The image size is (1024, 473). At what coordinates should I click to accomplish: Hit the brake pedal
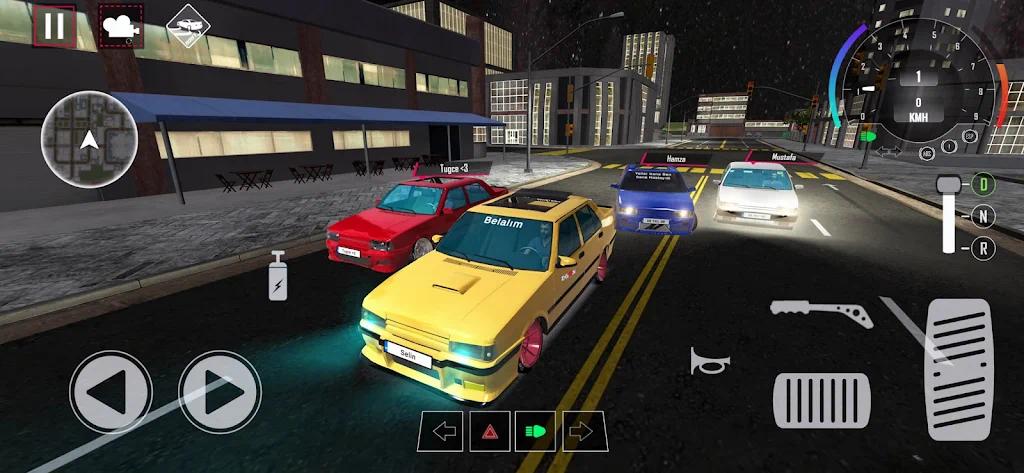pyautogui.click(x=821, y=400)
